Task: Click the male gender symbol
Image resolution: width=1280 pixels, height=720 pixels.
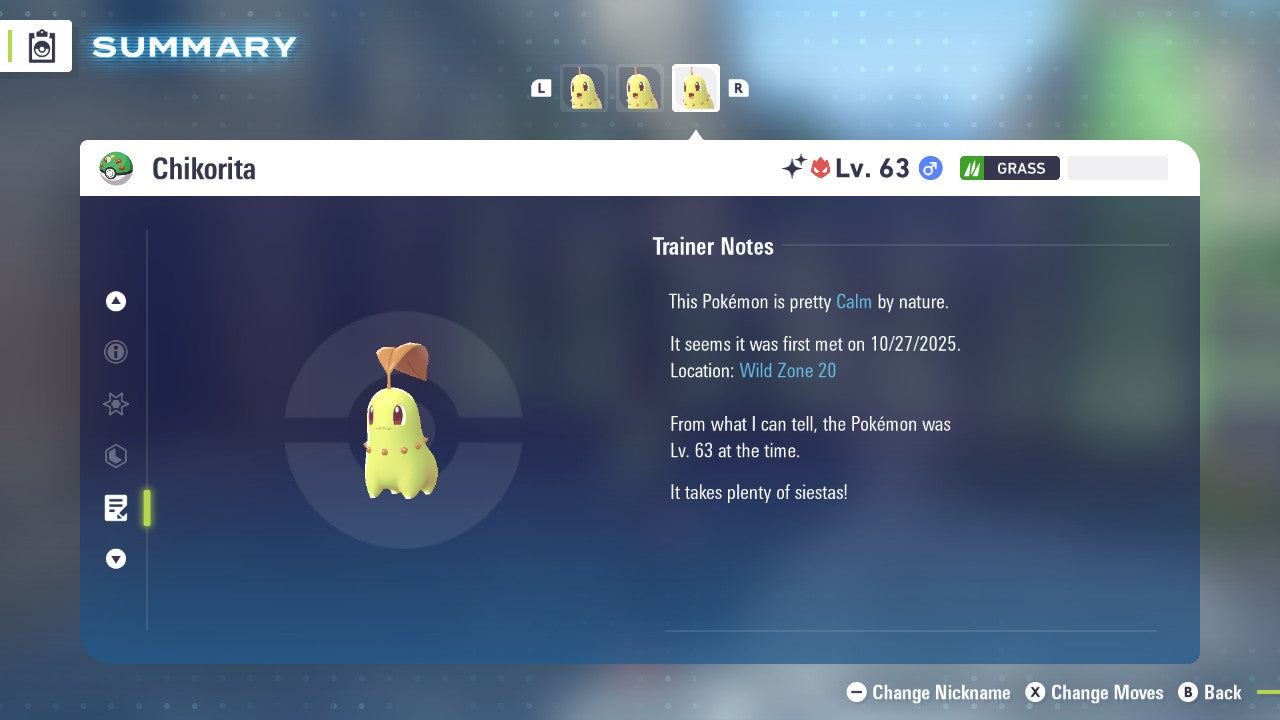Action: click(x=929, y=168)
